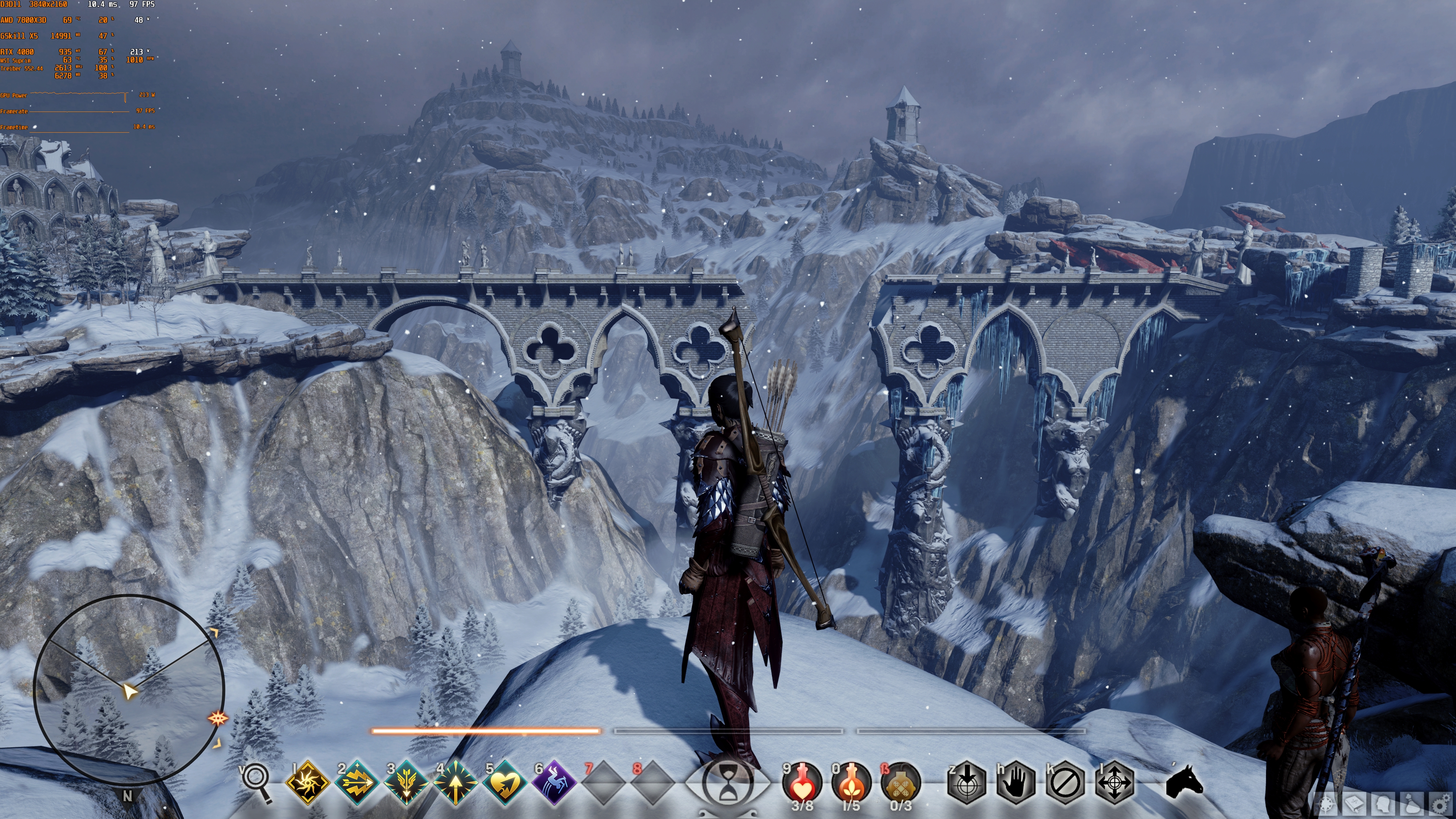Summon the mount with the horse icon
Image resolution: width=1456 pixels, height=819 pixels.
[1185, 782]
